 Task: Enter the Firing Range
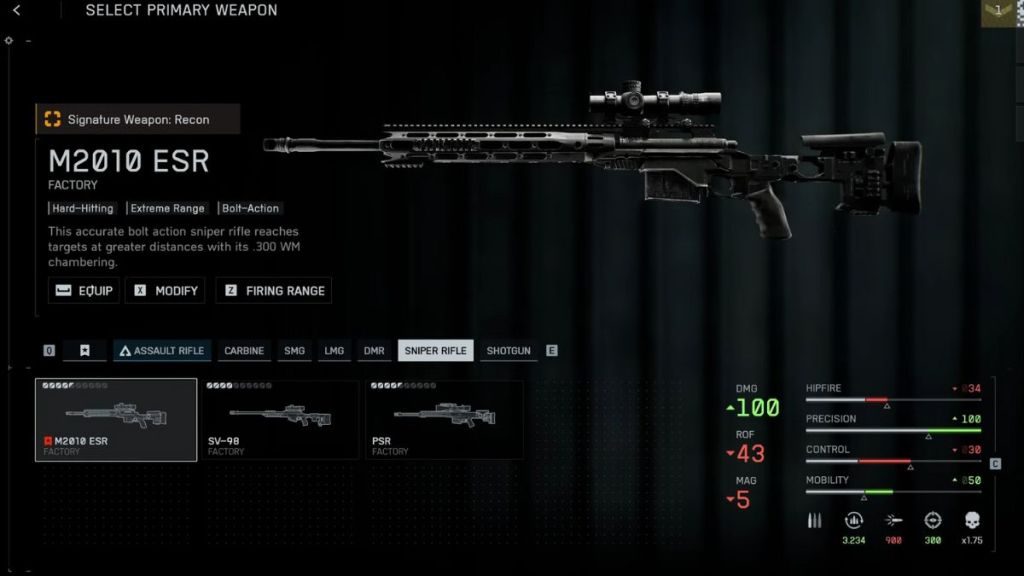point(273,291)
